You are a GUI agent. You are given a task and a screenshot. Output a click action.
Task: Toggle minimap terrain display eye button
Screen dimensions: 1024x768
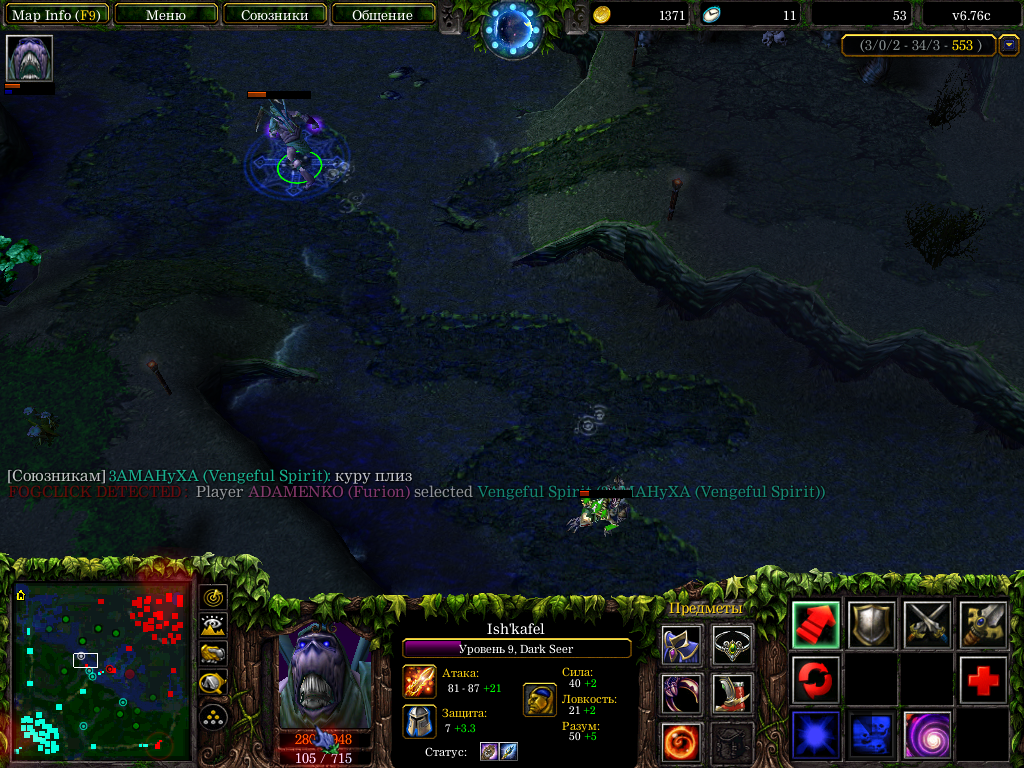212,626
